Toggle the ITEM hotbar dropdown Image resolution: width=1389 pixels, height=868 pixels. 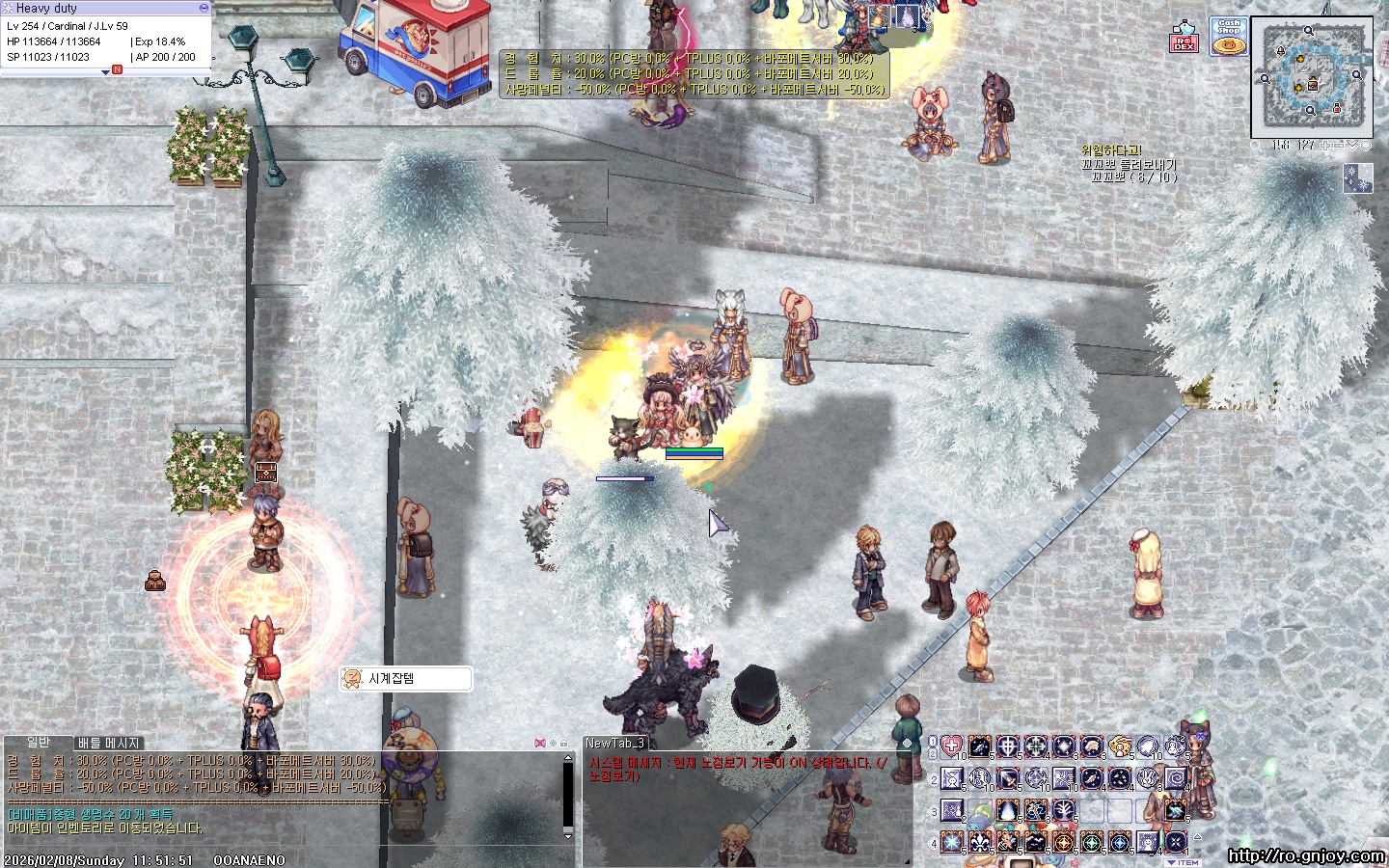(1183, 862)
